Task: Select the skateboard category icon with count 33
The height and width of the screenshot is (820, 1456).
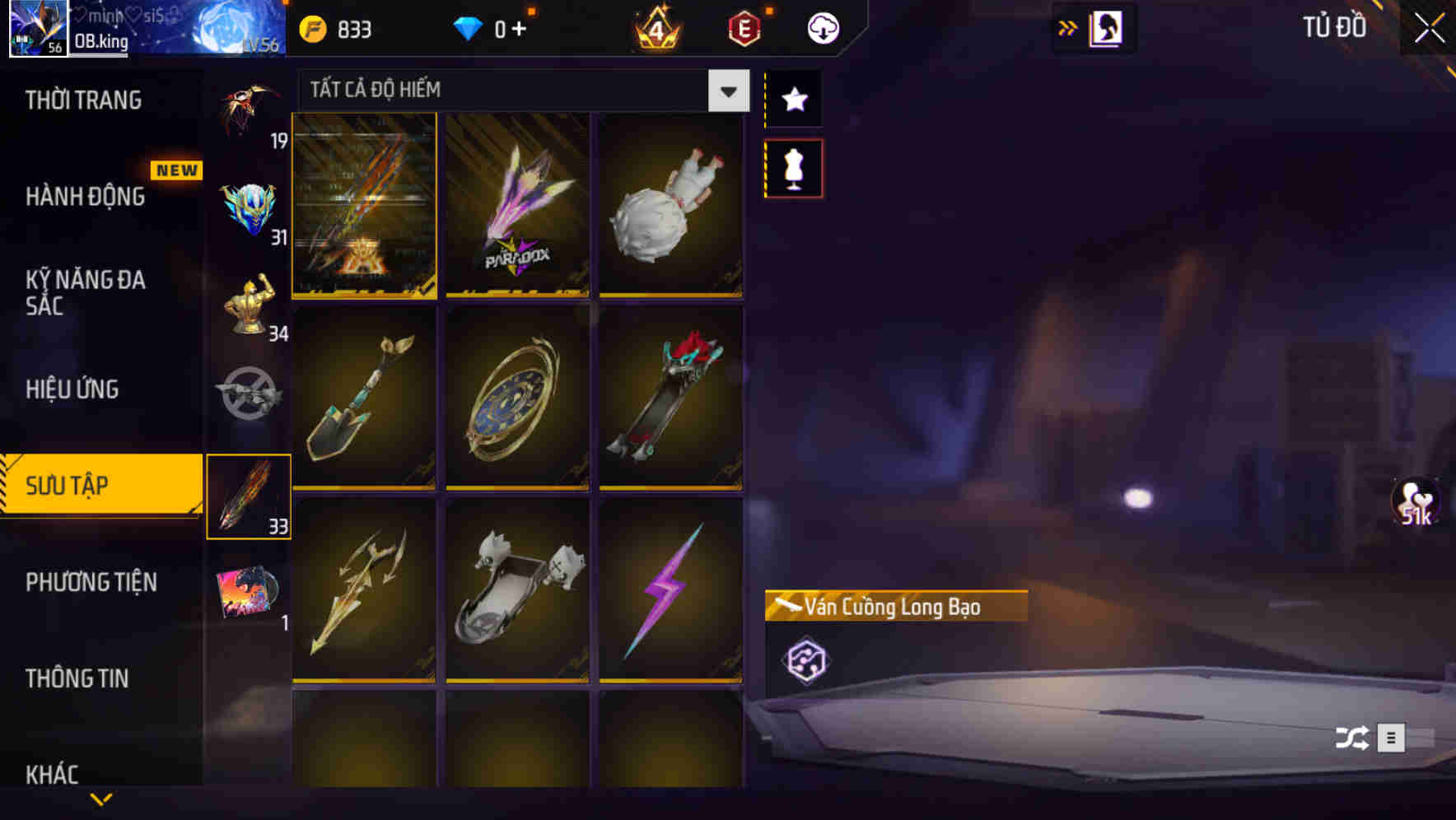Action: tap(249, 494)
